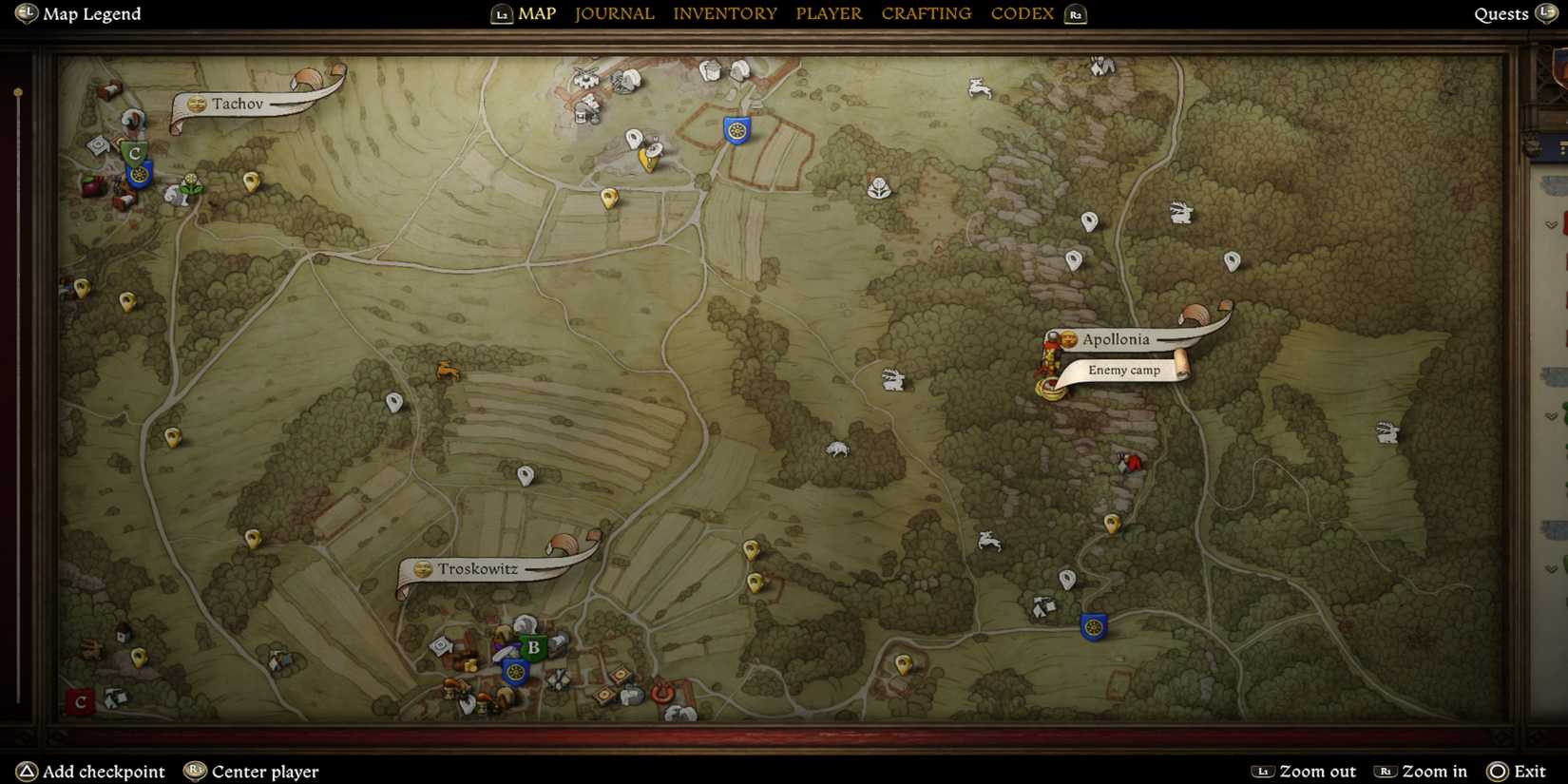
Task: Open the Quests panel in the top right
Action: pyautogui.click(x=1501, y=14)
